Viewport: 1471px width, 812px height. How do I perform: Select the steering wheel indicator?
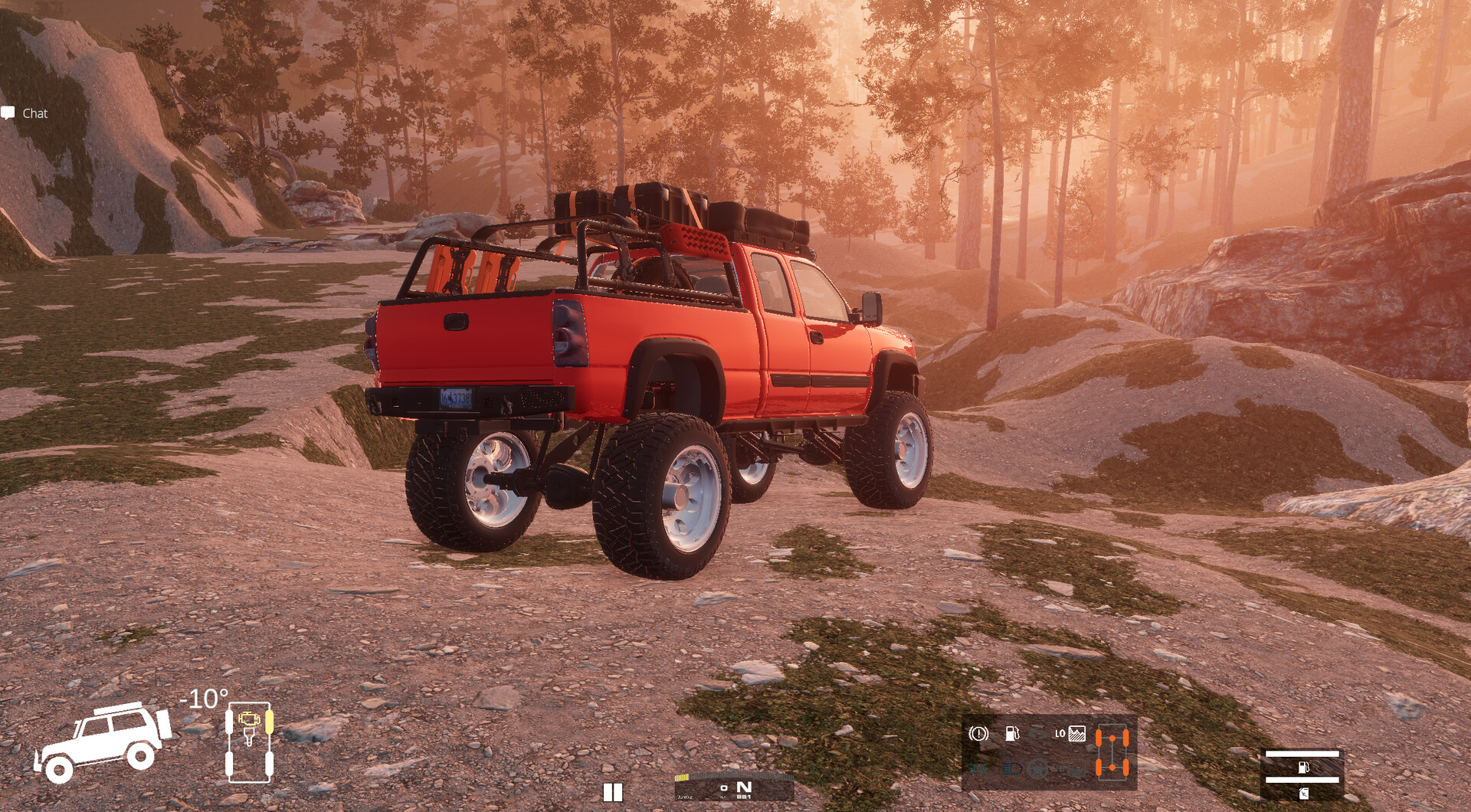1037,768
